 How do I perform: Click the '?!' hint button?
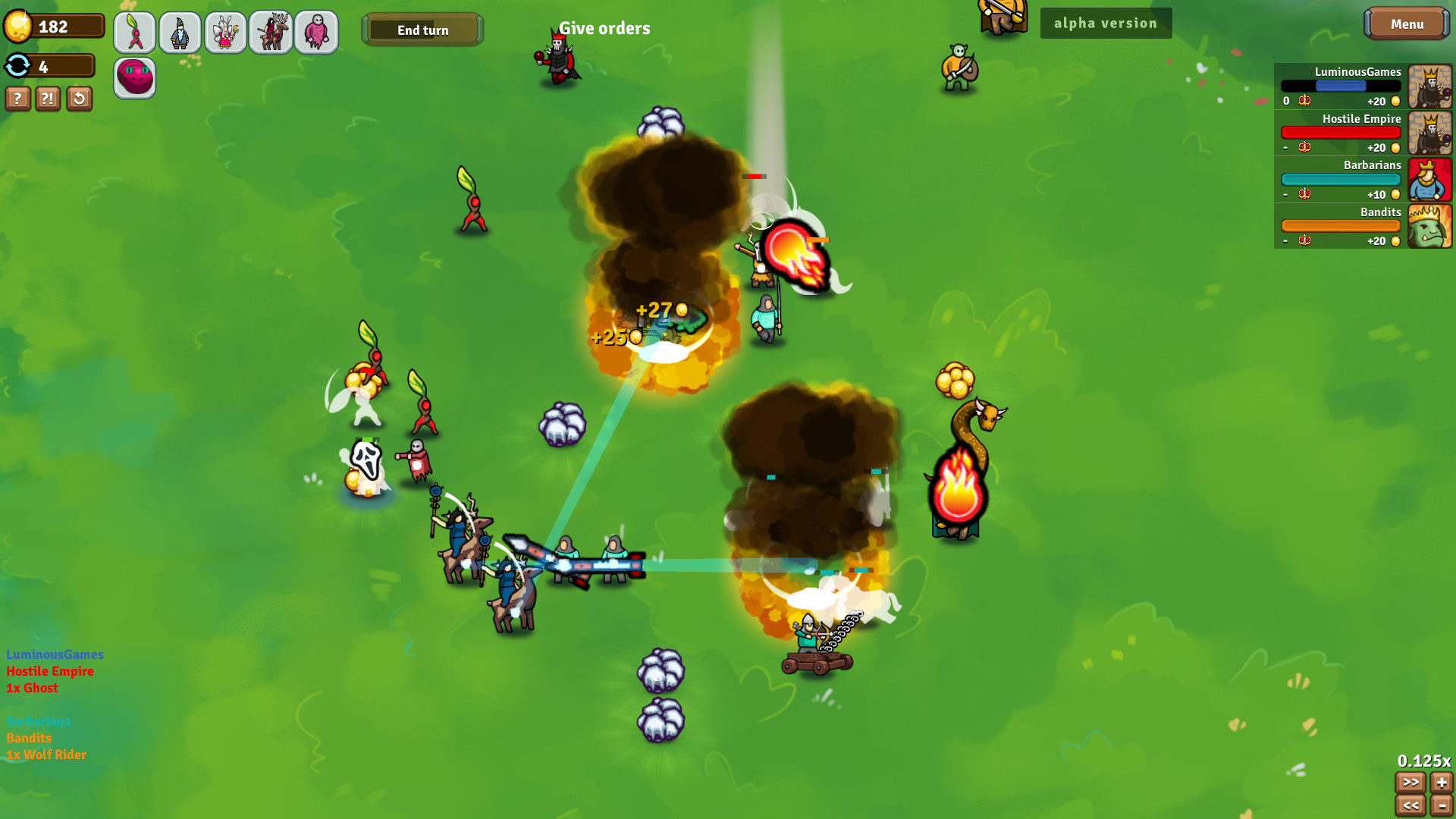tap(48, 99)
